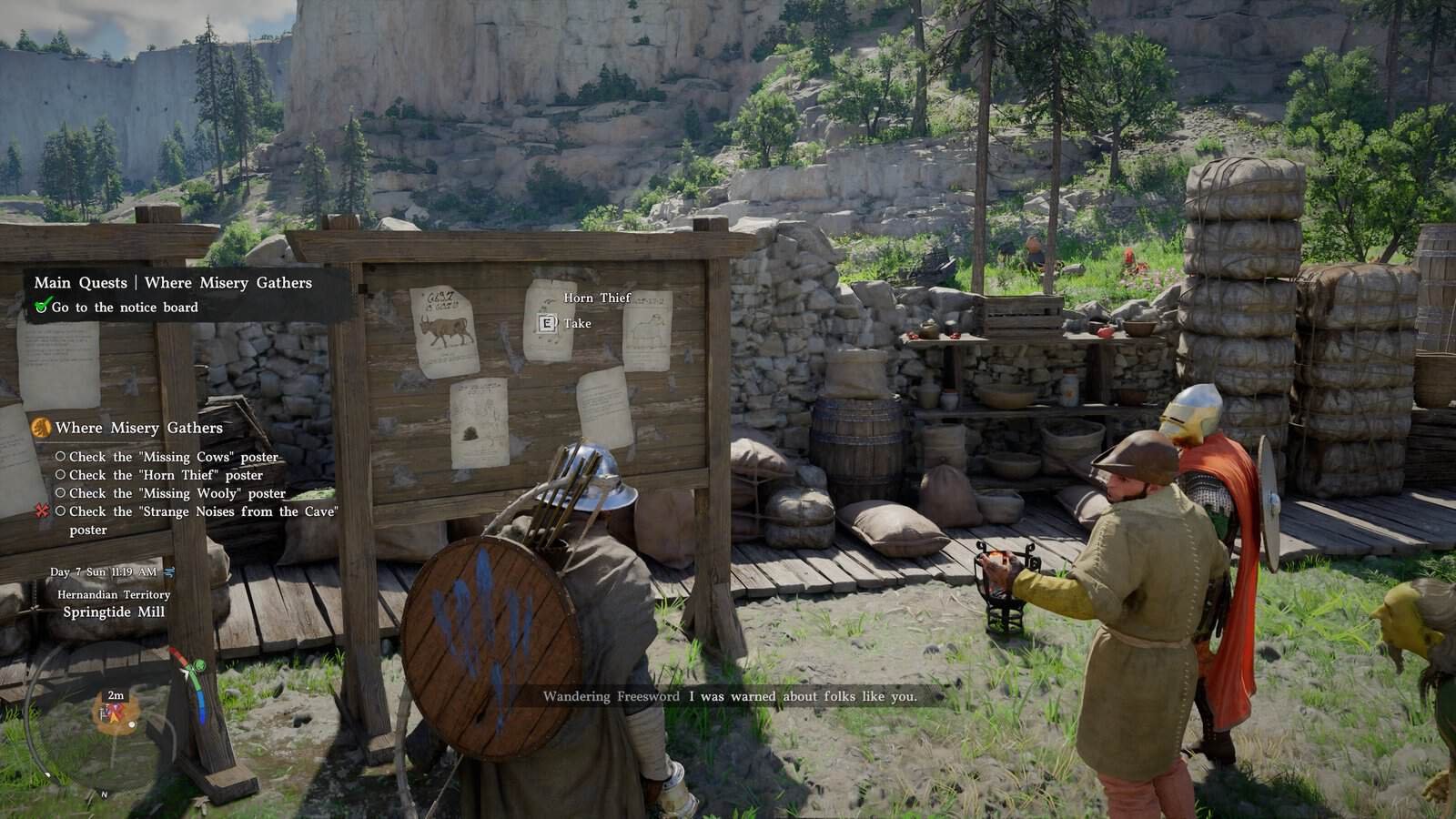Viewport: 1456px width, 819px height.
Task: Pick the "Strange Noises from the Cave" objective
Action: (x=202, y=512)
